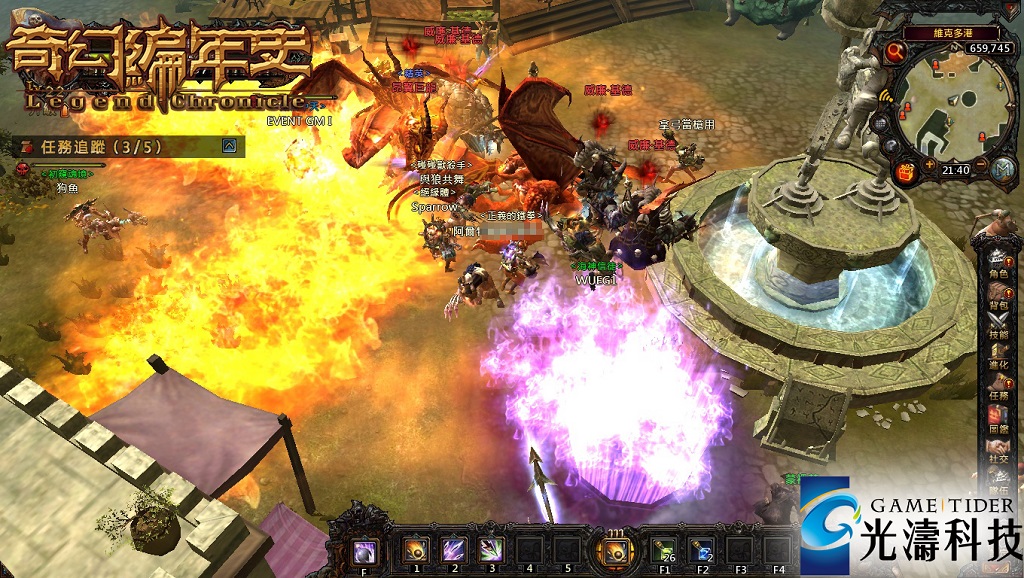Viewport: 1024px width, 578px height.
Task: Open the world map with the M button
Action: pyautogui.click(x=1003, y=170)
